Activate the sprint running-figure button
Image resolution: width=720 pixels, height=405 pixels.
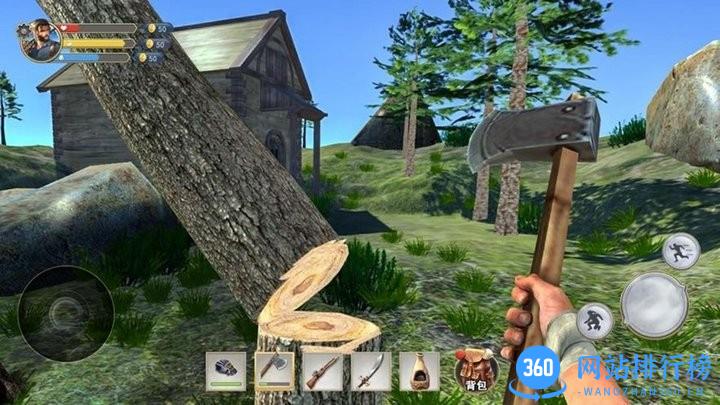(681, 250)
